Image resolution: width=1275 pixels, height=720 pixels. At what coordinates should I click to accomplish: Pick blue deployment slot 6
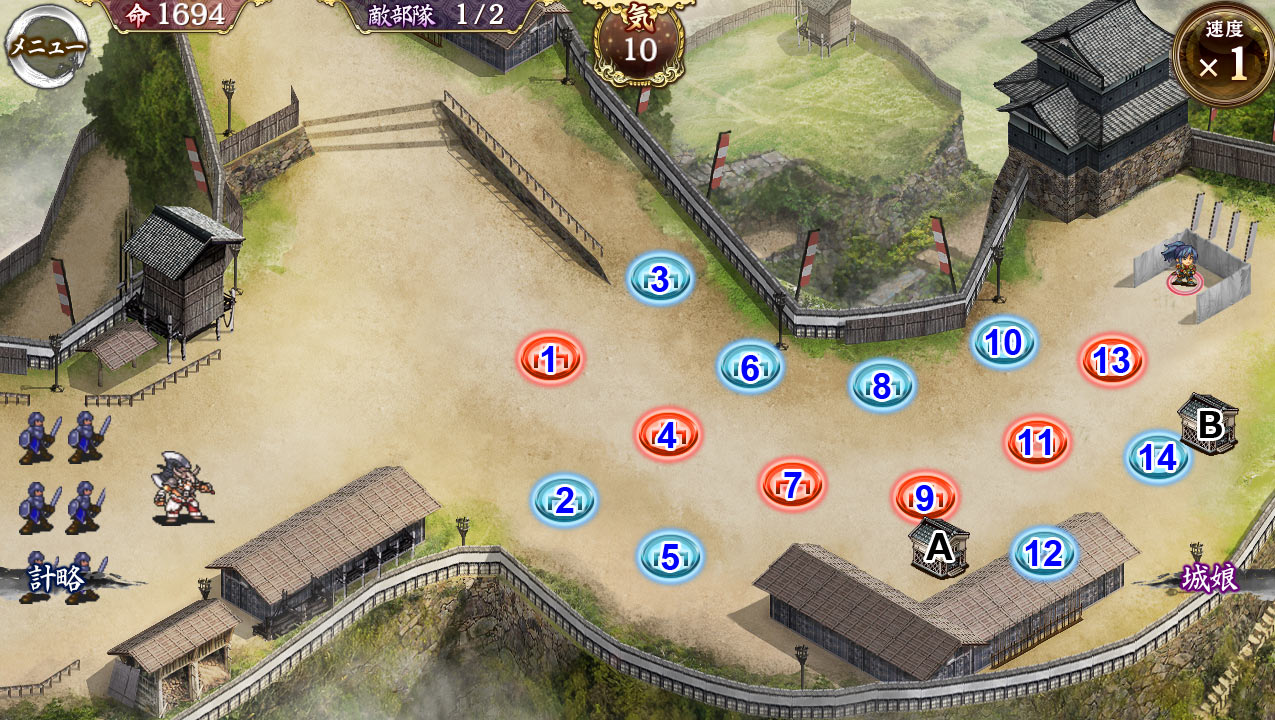(x=750, y=367)
